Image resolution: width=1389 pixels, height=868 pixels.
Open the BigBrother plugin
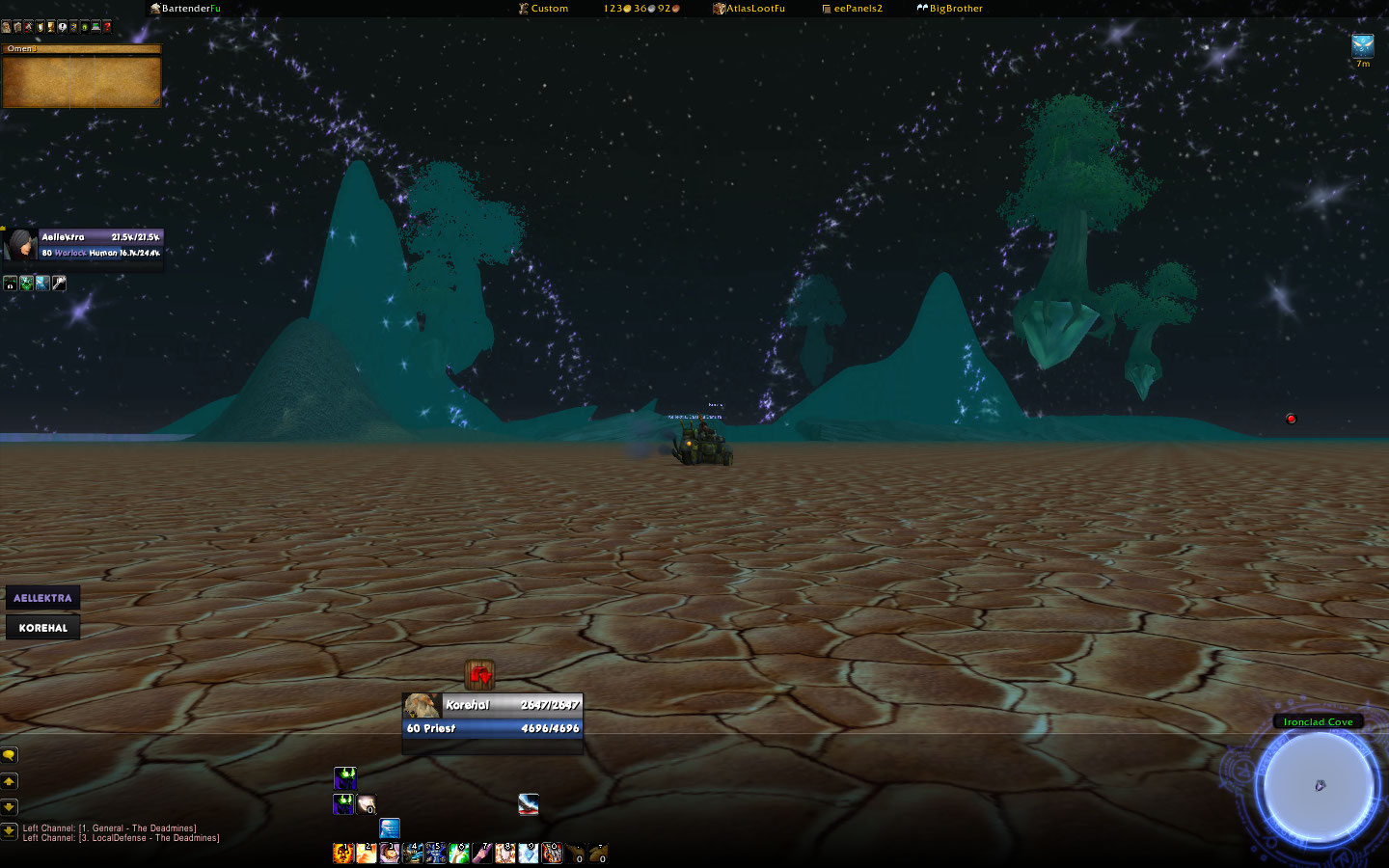[x=955, y=9]
